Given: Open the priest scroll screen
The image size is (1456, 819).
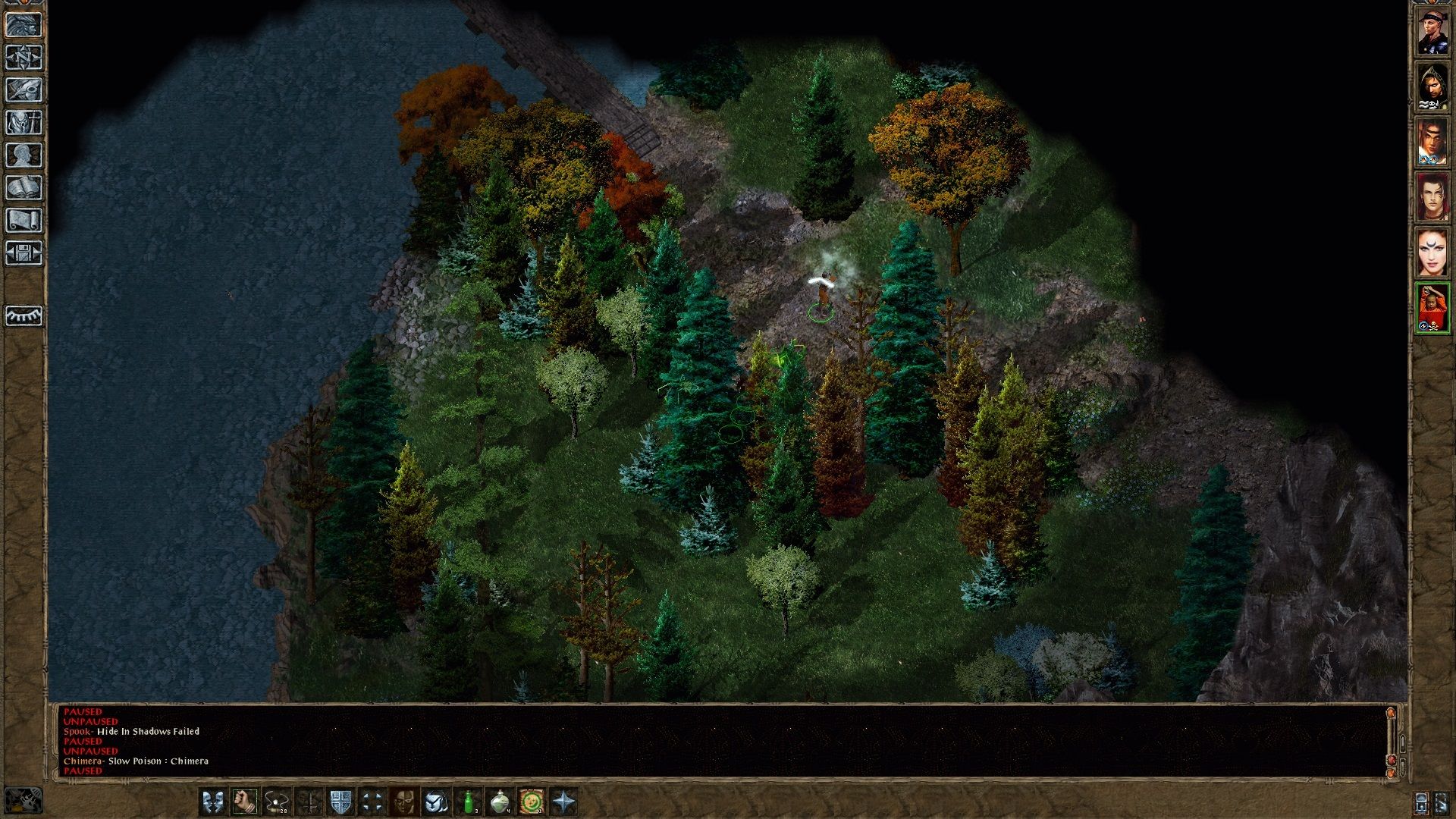Looking at the screenshot, I should [x=24, y=221].
